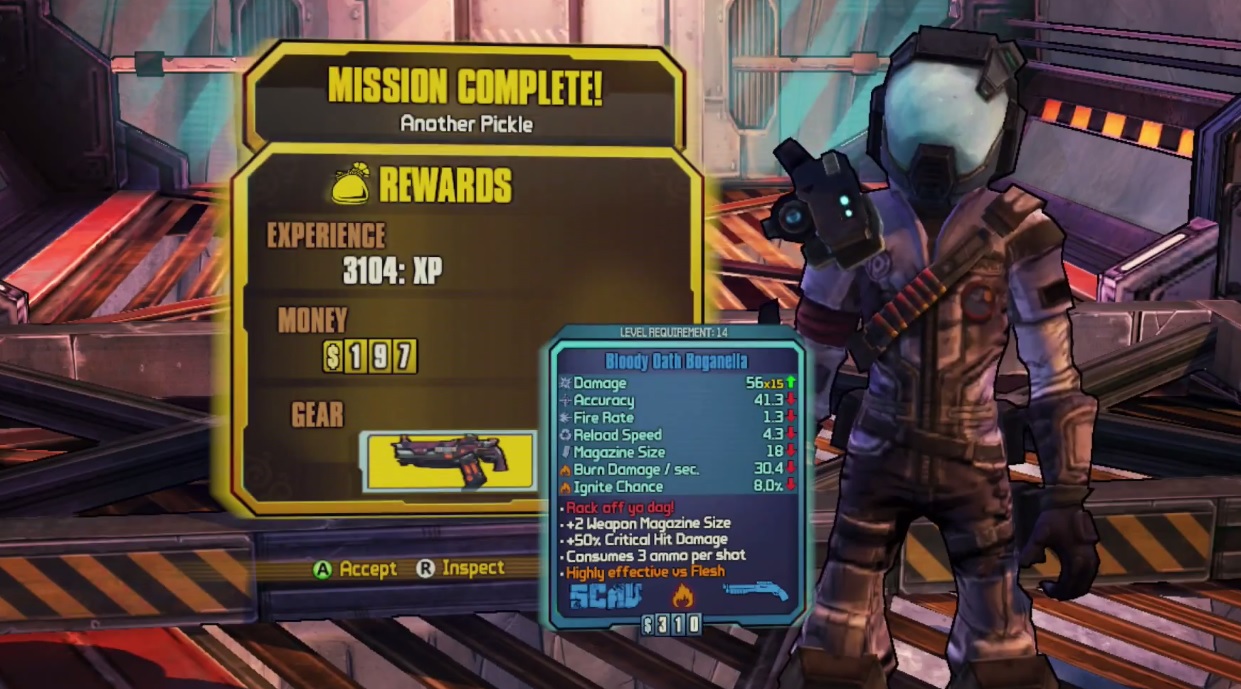Screen dimensions: 1241x689
Task: Select the shotgun gear reward slot
Action: click(449, 461)
